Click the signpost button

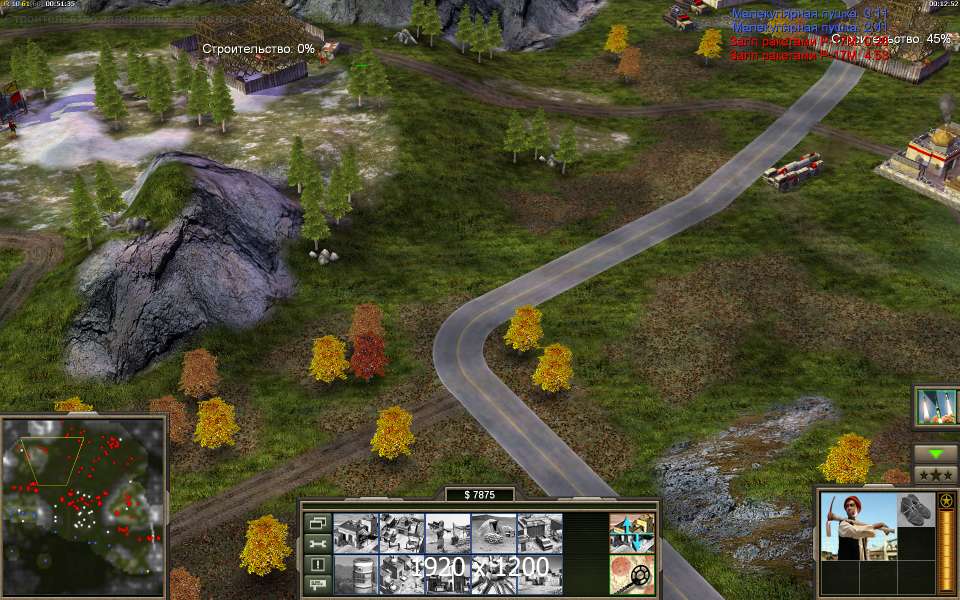point(317,584)
